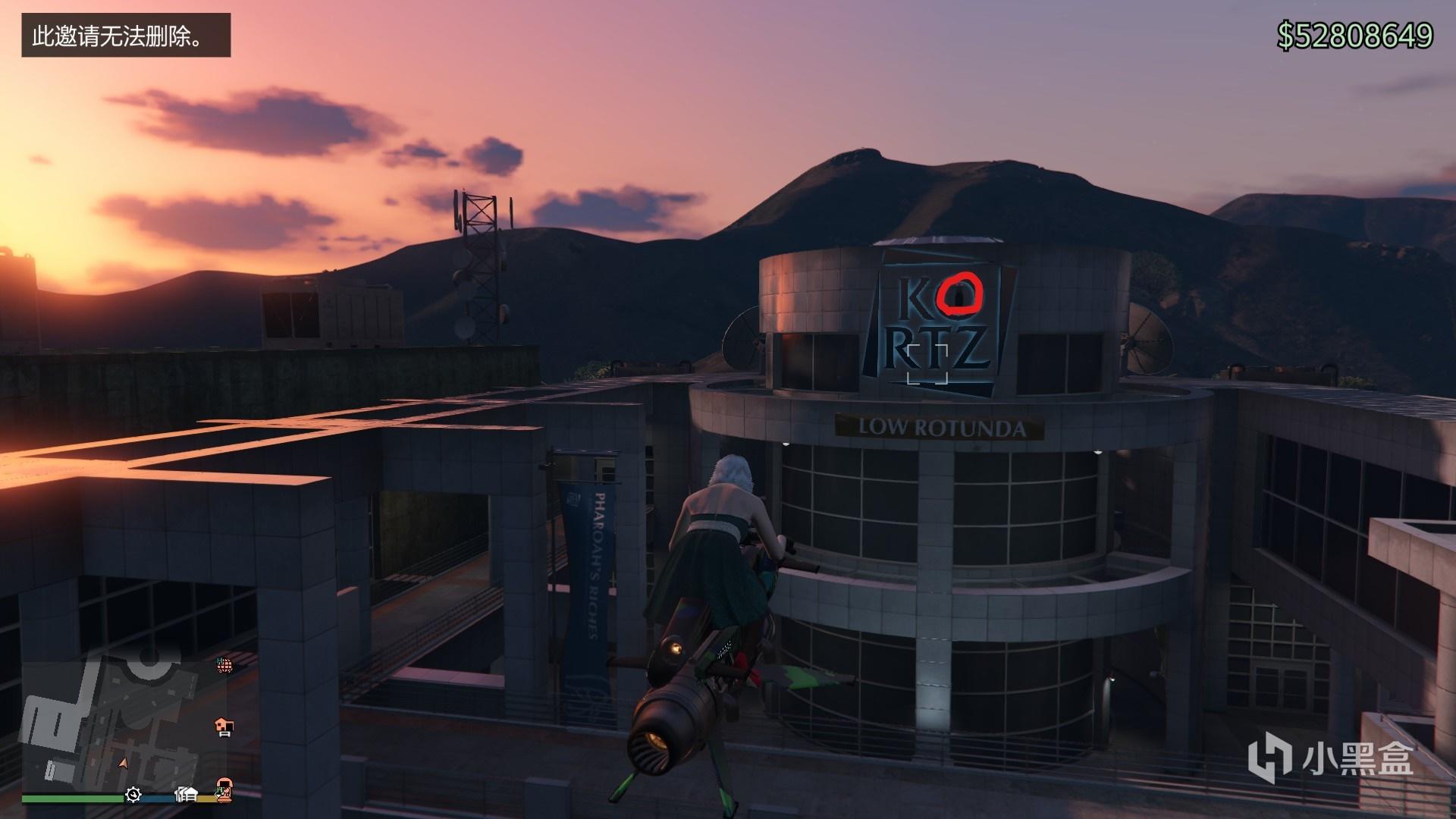This screenshot has height=819, width=1456.
Task: Click the player arrow on the minimap
Action: [x=123, y=761]
